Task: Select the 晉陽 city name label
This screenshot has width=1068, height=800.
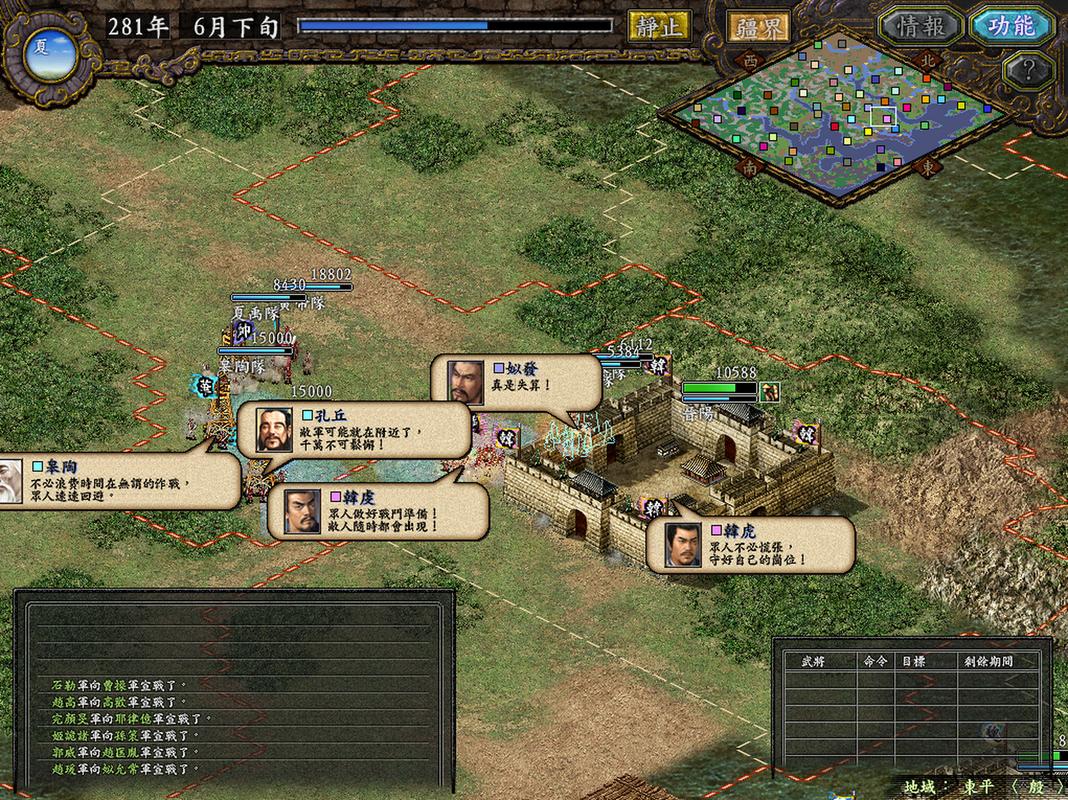Action: 699,411
